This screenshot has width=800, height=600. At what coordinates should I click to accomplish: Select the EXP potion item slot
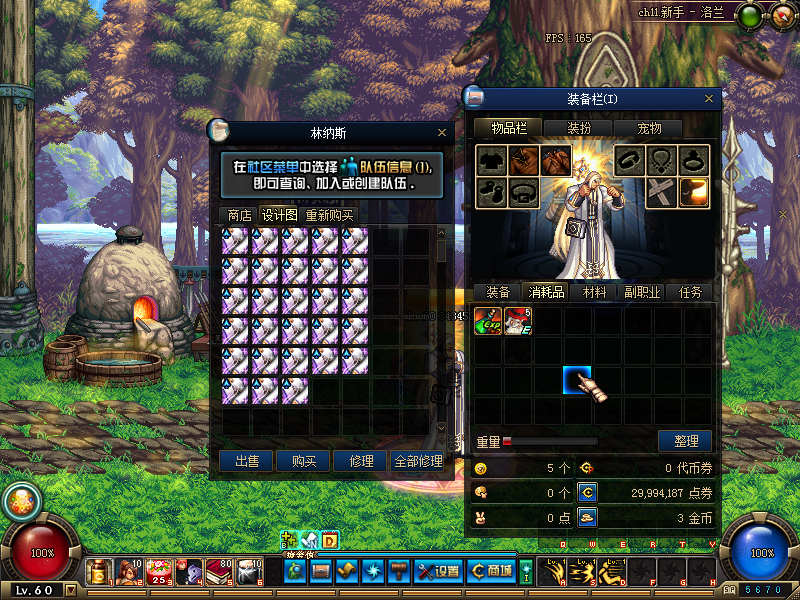pos(488,321)
